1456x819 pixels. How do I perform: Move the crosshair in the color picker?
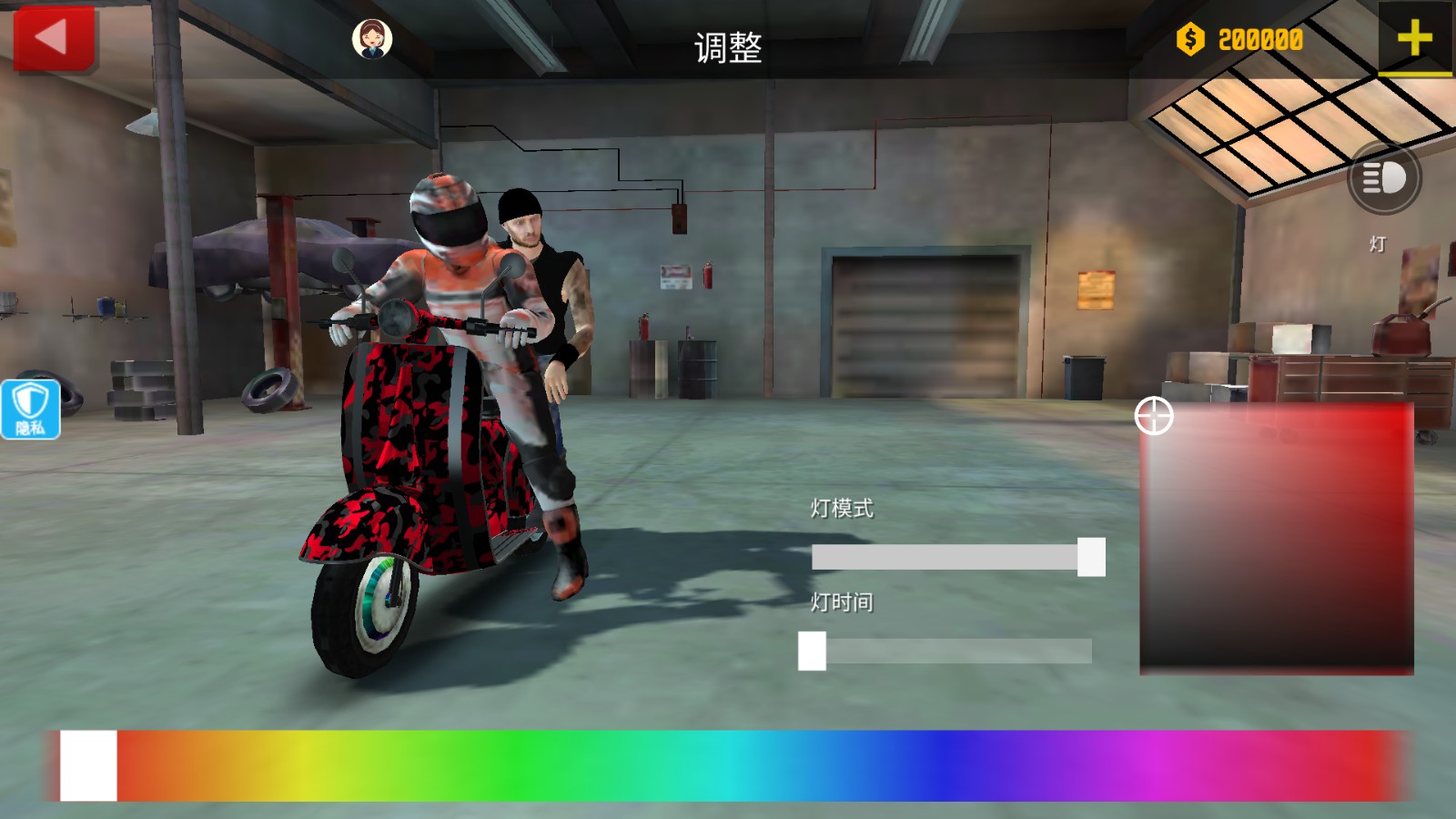pos(1154,418)
